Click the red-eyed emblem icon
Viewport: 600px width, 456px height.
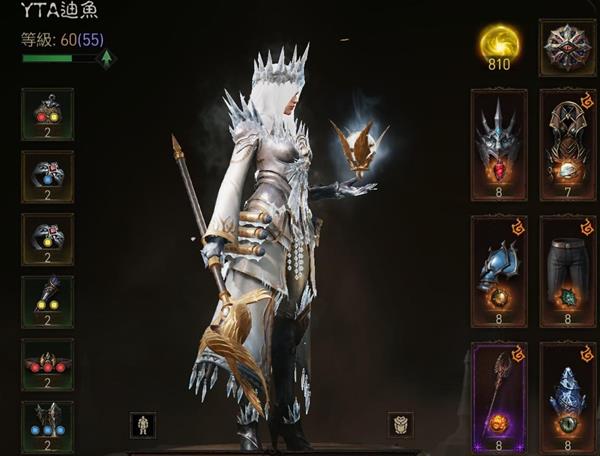pos(567,46)
